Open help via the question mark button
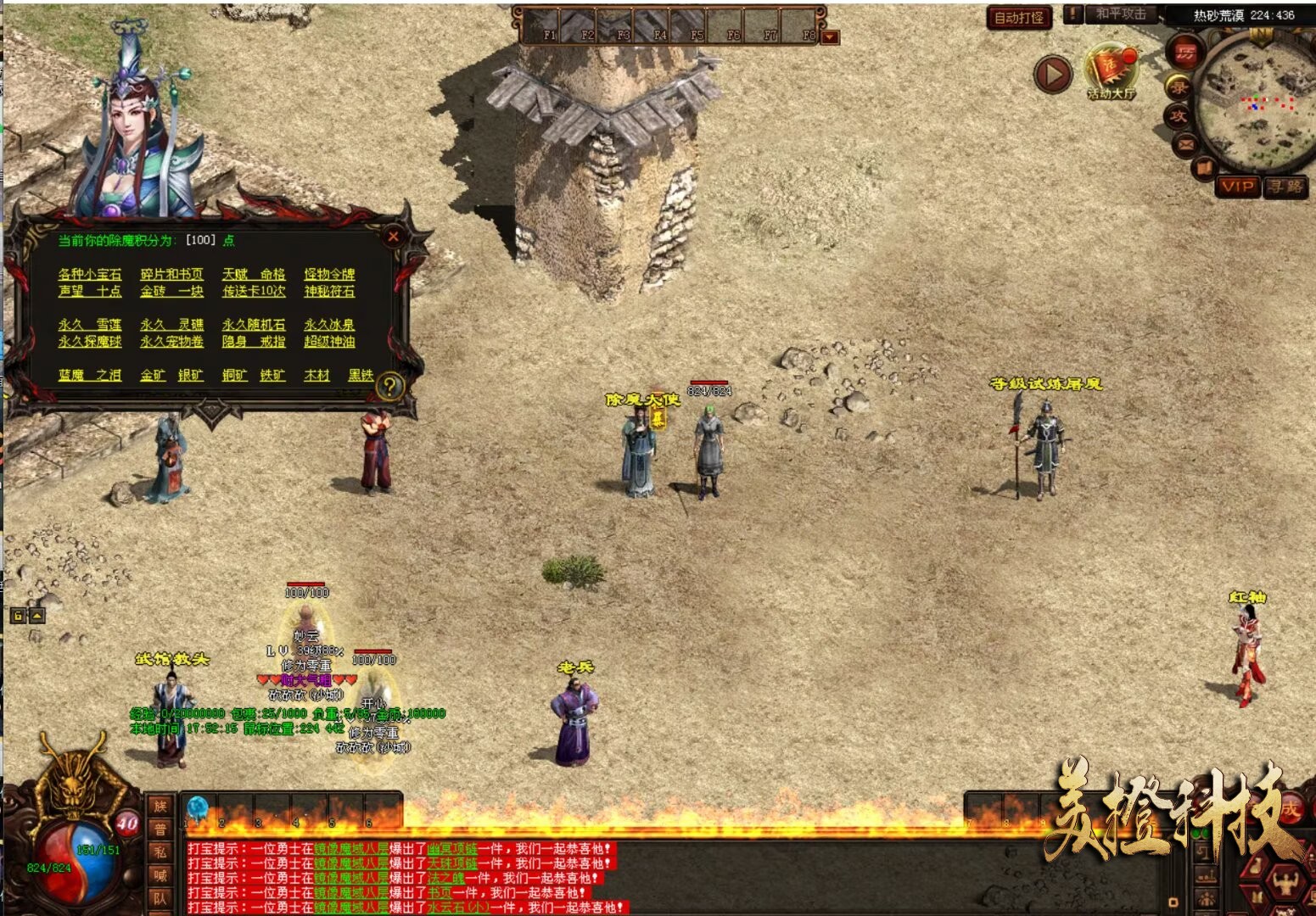 click(x=389, y=386)
